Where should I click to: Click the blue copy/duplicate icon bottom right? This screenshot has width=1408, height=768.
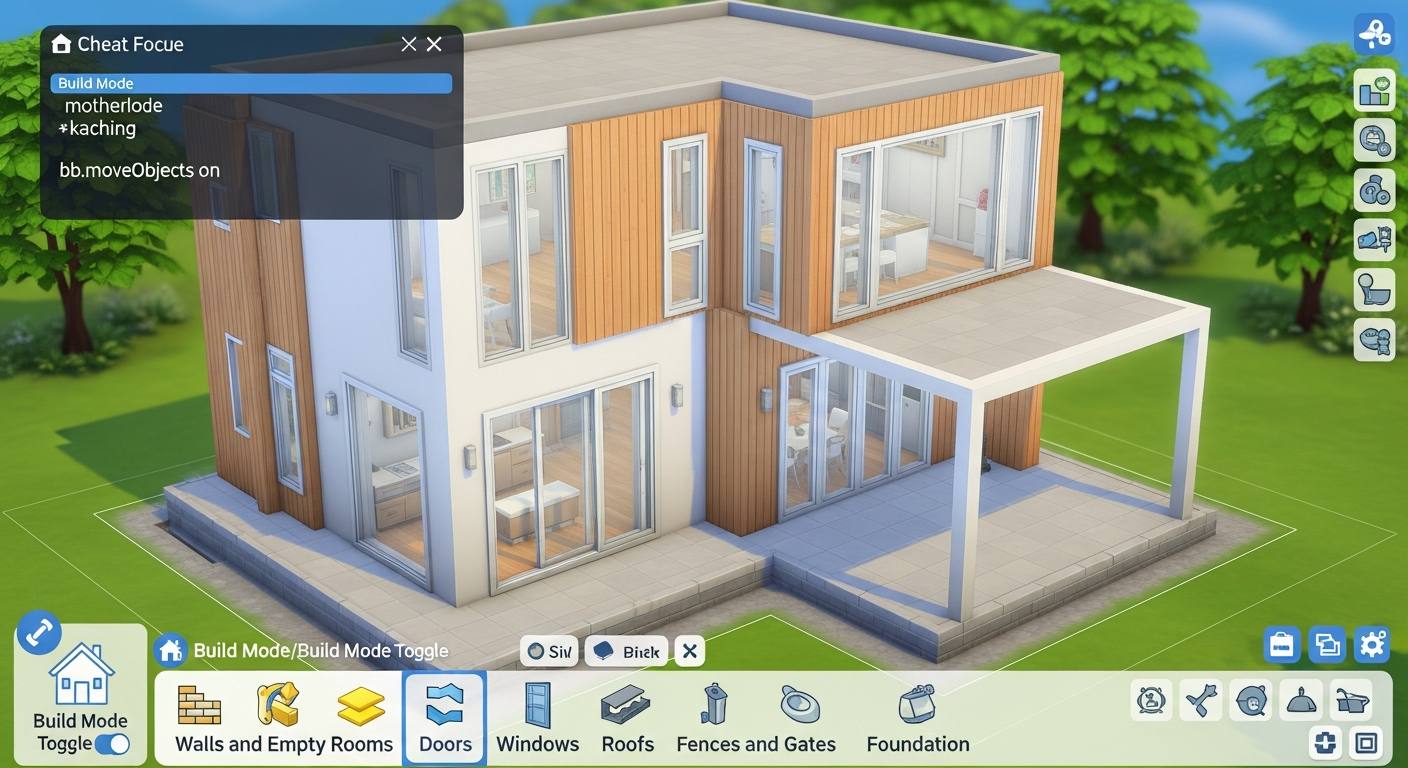(1327, 645)
